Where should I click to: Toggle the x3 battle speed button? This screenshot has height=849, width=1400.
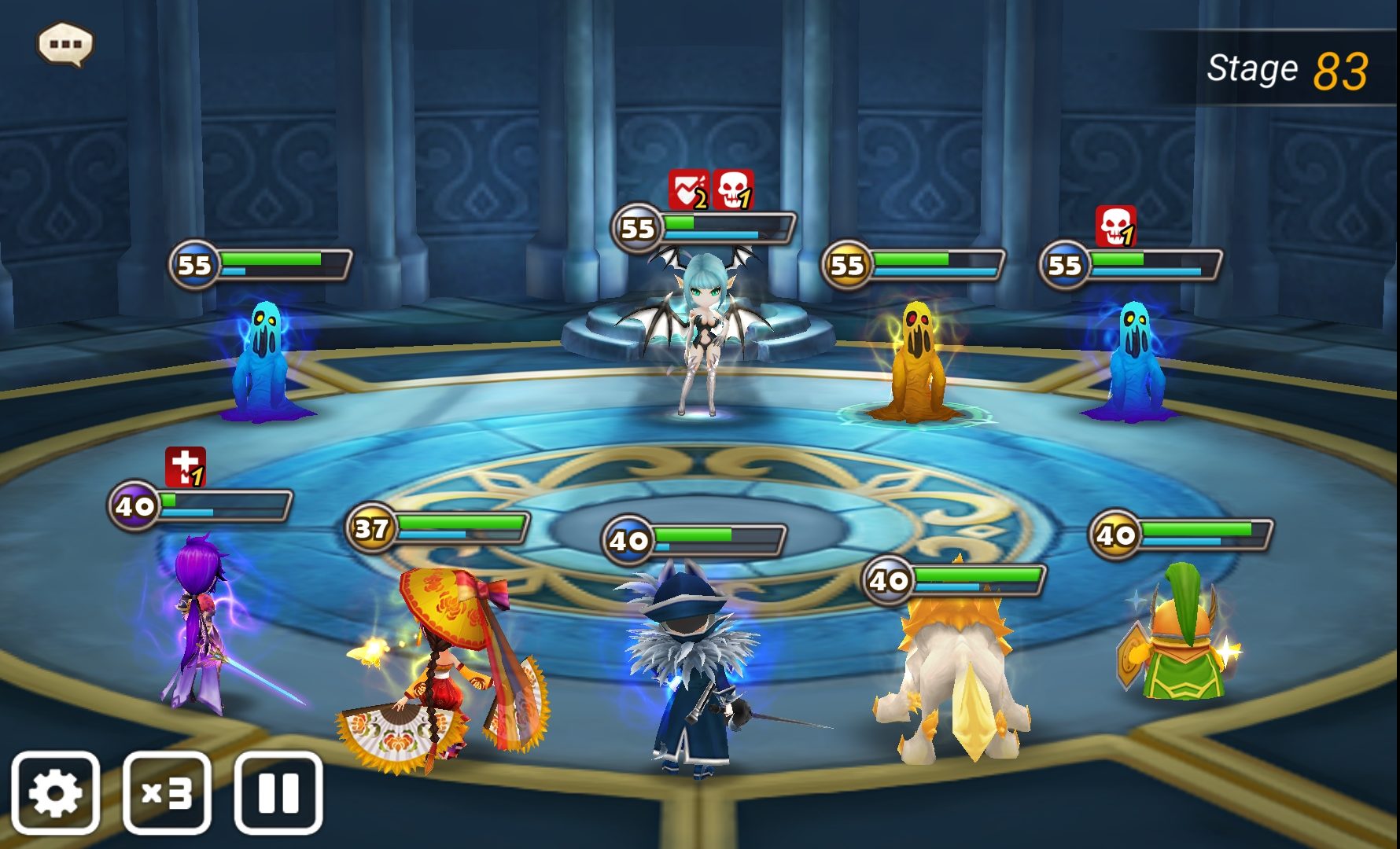coord(167,792)
